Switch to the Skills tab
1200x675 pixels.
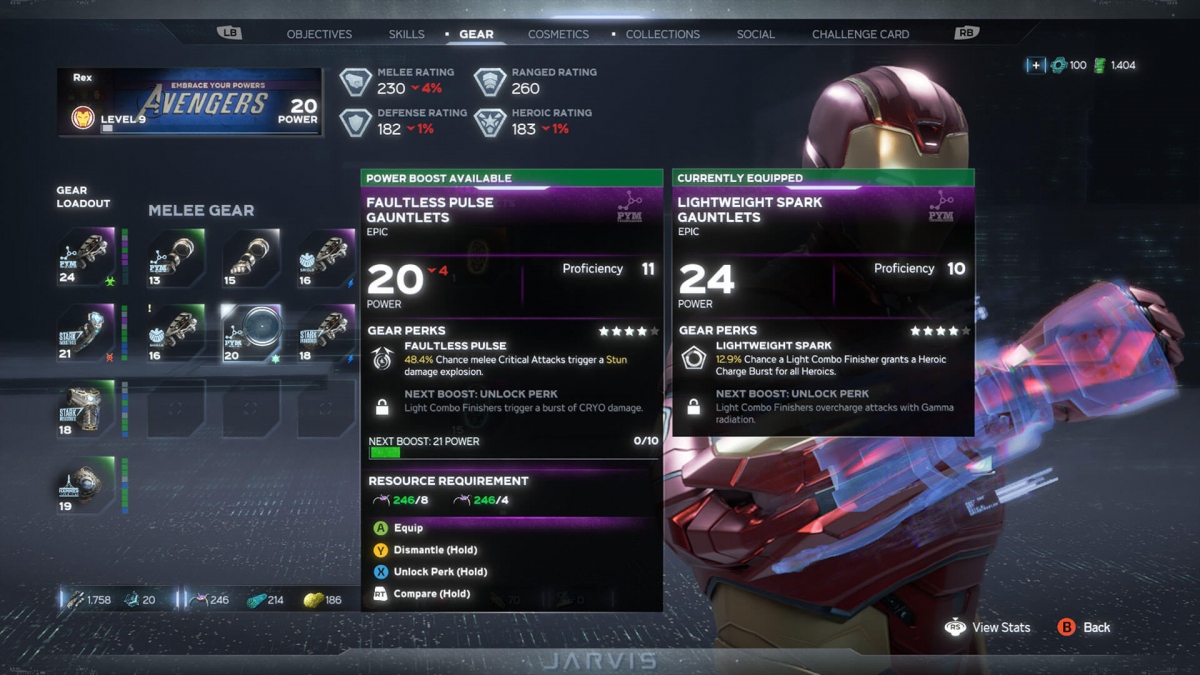pyautogui.click(x=406, y=34)
